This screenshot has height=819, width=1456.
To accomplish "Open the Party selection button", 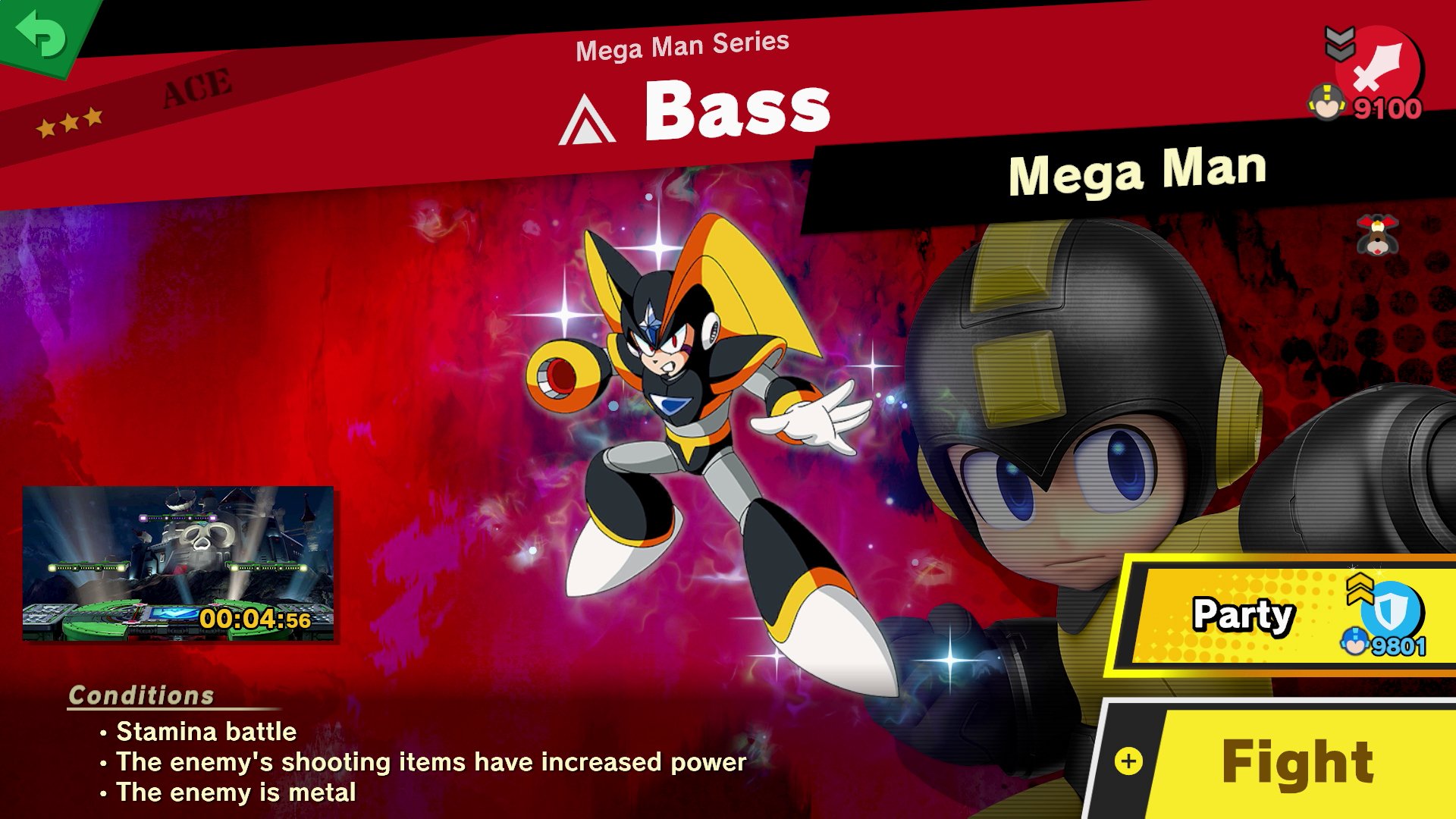I will 1282,616.
